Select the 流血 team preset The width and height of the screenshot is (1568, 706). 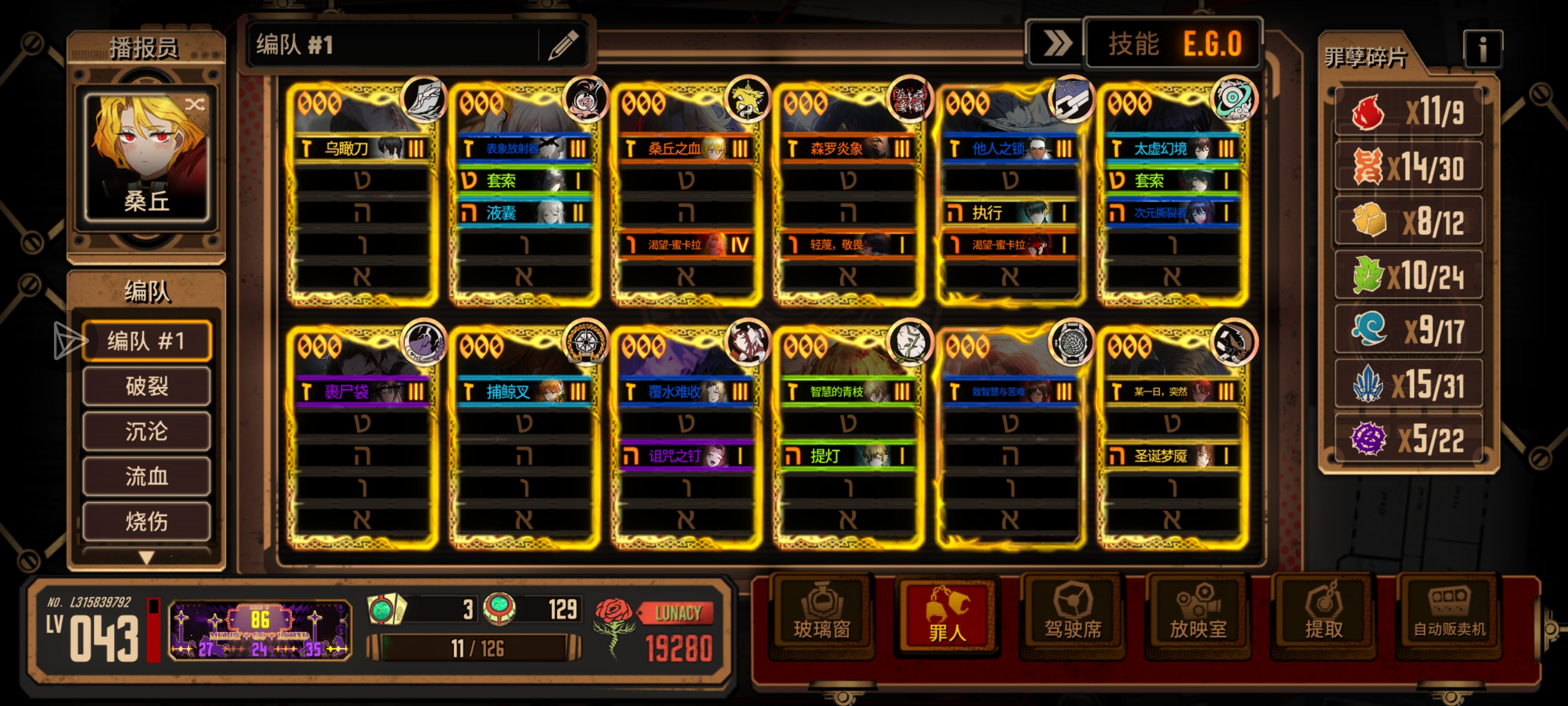(x=147, y=476)
